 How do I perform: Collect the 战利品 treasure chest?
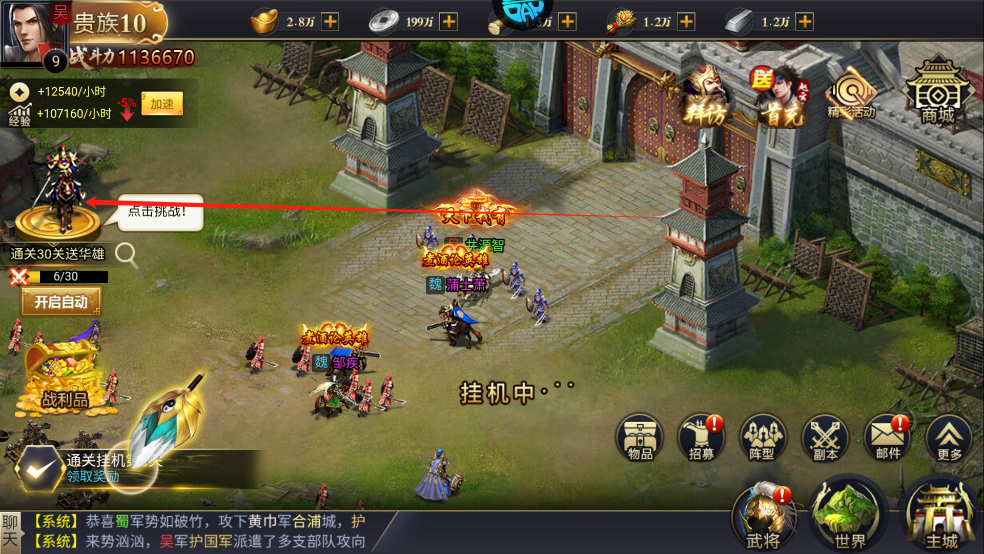click(62, 375)
